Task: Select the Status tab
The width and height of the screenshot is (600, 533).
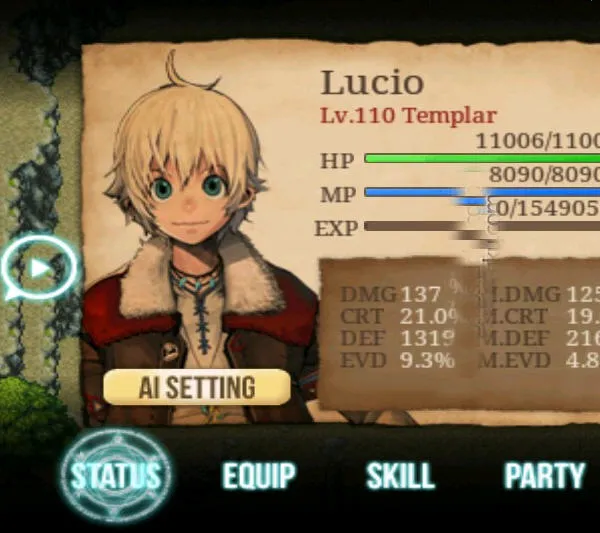Action: [x=115, y=475]
